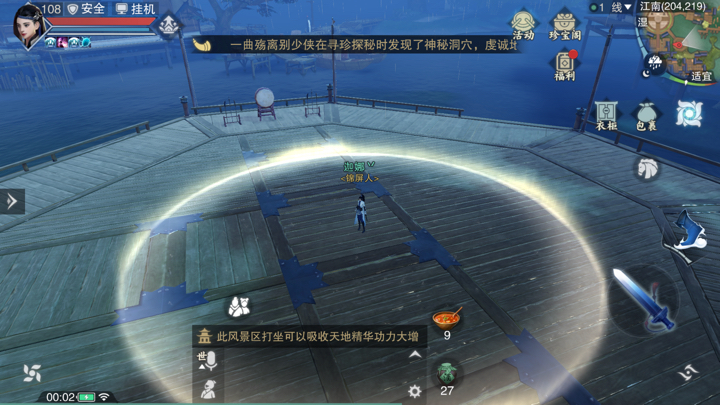Open the weather indicator icon
The image size is (720, 405).
(654, 66)
